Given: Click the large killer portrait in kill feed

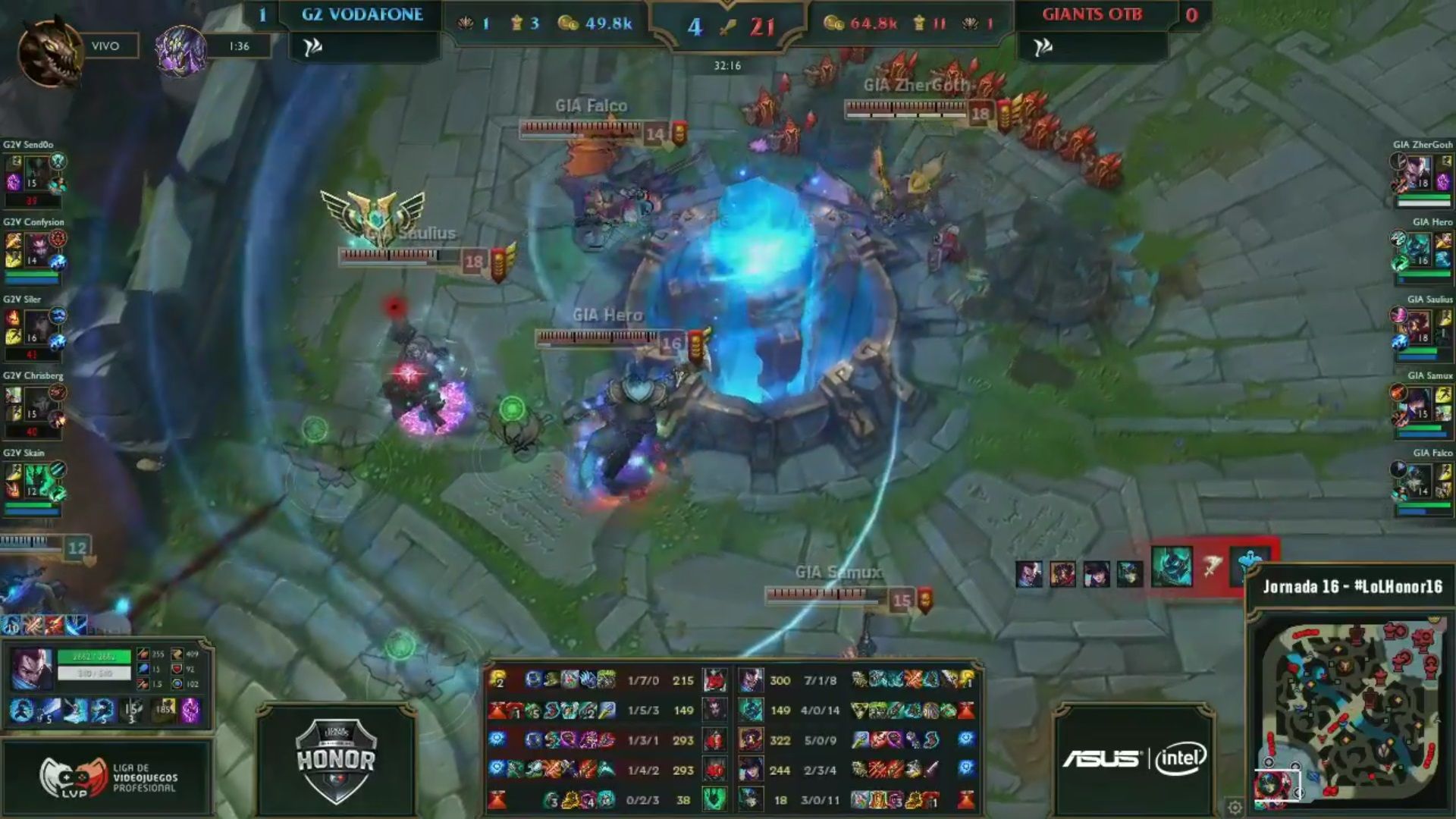Looking at the screenshot, I should (1171, 567).
